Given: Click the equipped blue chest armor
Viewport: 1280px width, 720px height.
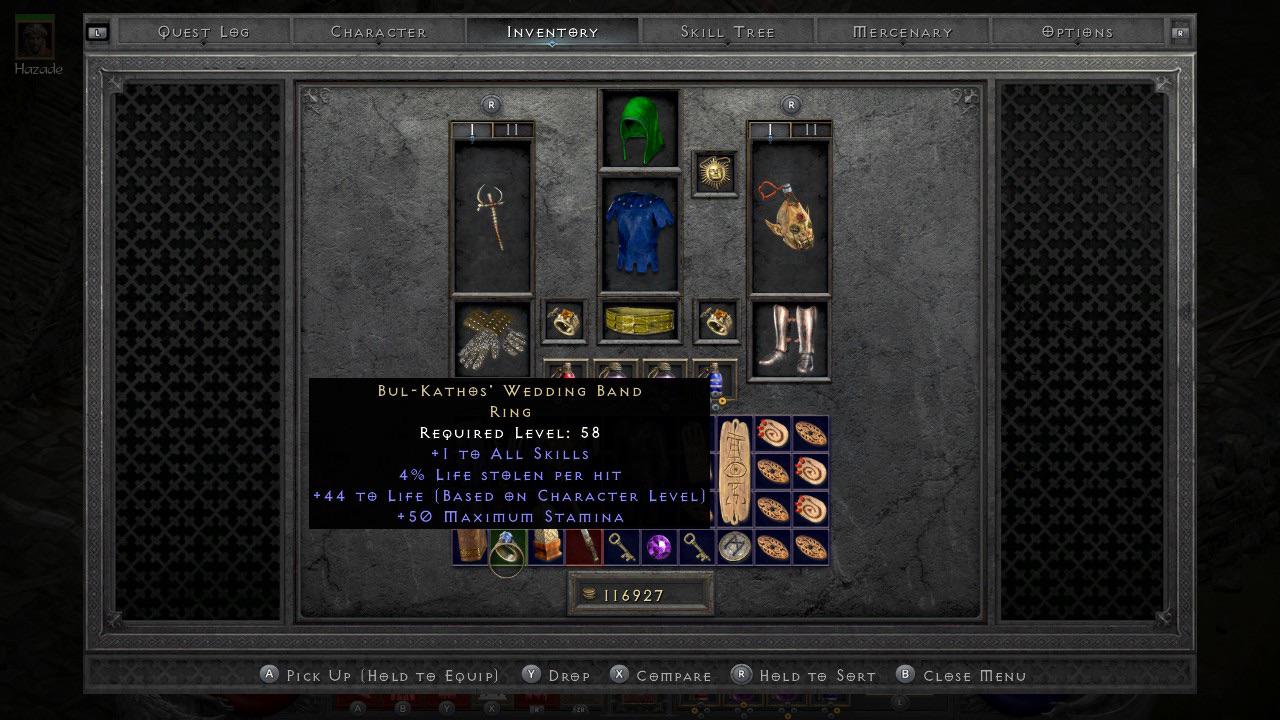Looking at the screenshot, I should pyautogui.click(x=639, y=230).
